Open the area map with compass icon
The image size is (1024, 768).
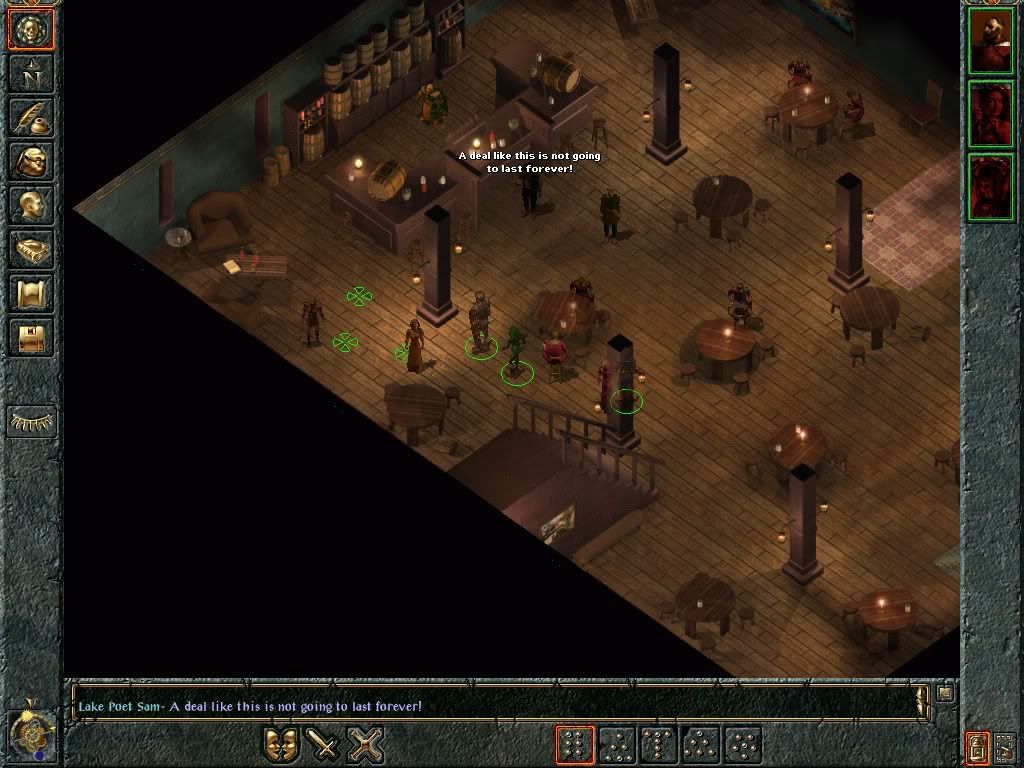point(31,75)
